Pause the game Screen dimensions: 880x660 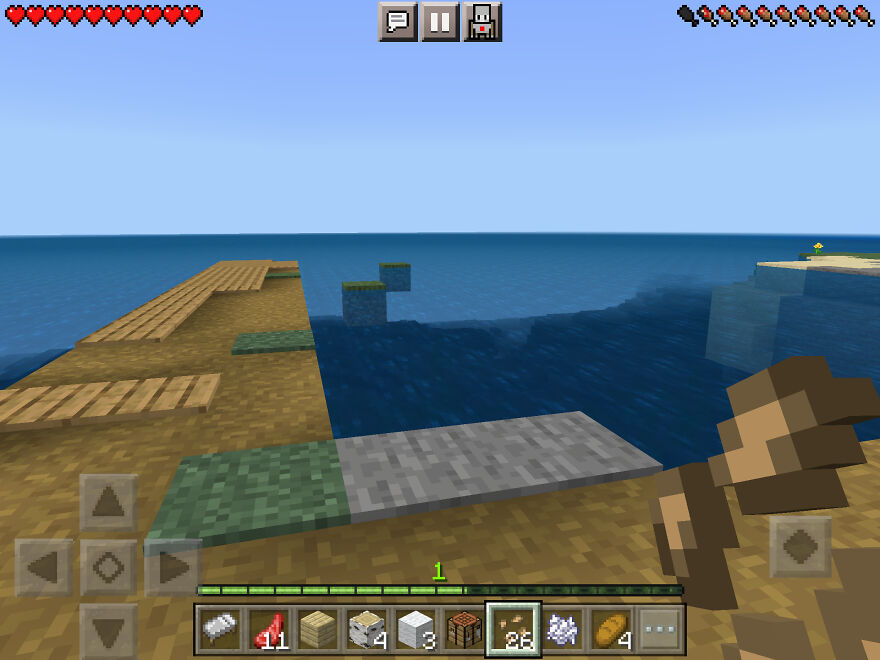(440, 21)
